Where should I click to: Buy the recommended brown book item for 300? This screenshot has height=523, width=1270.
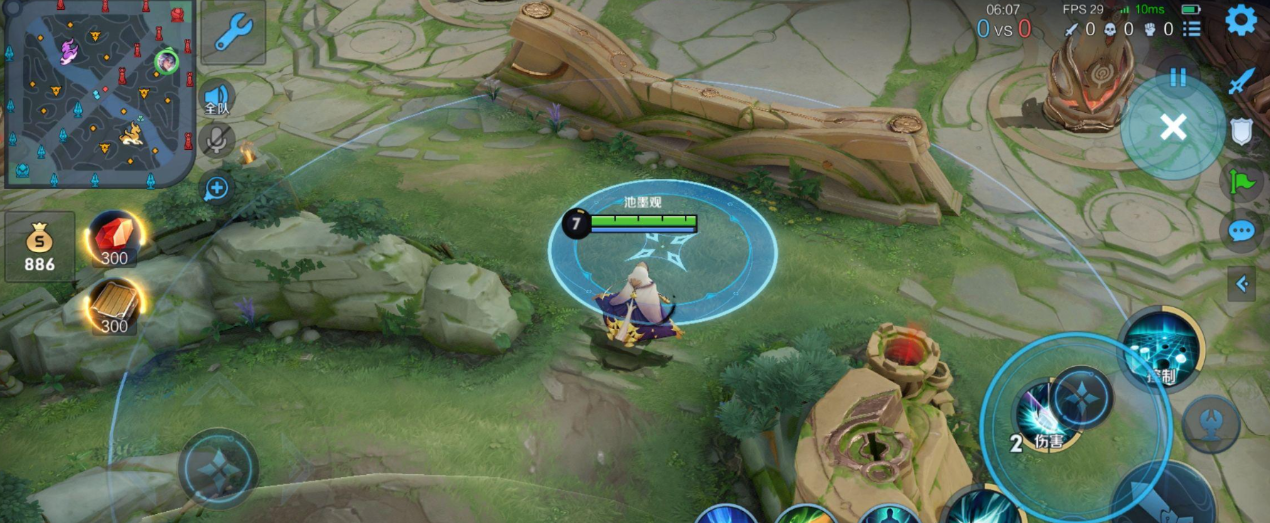114,307
